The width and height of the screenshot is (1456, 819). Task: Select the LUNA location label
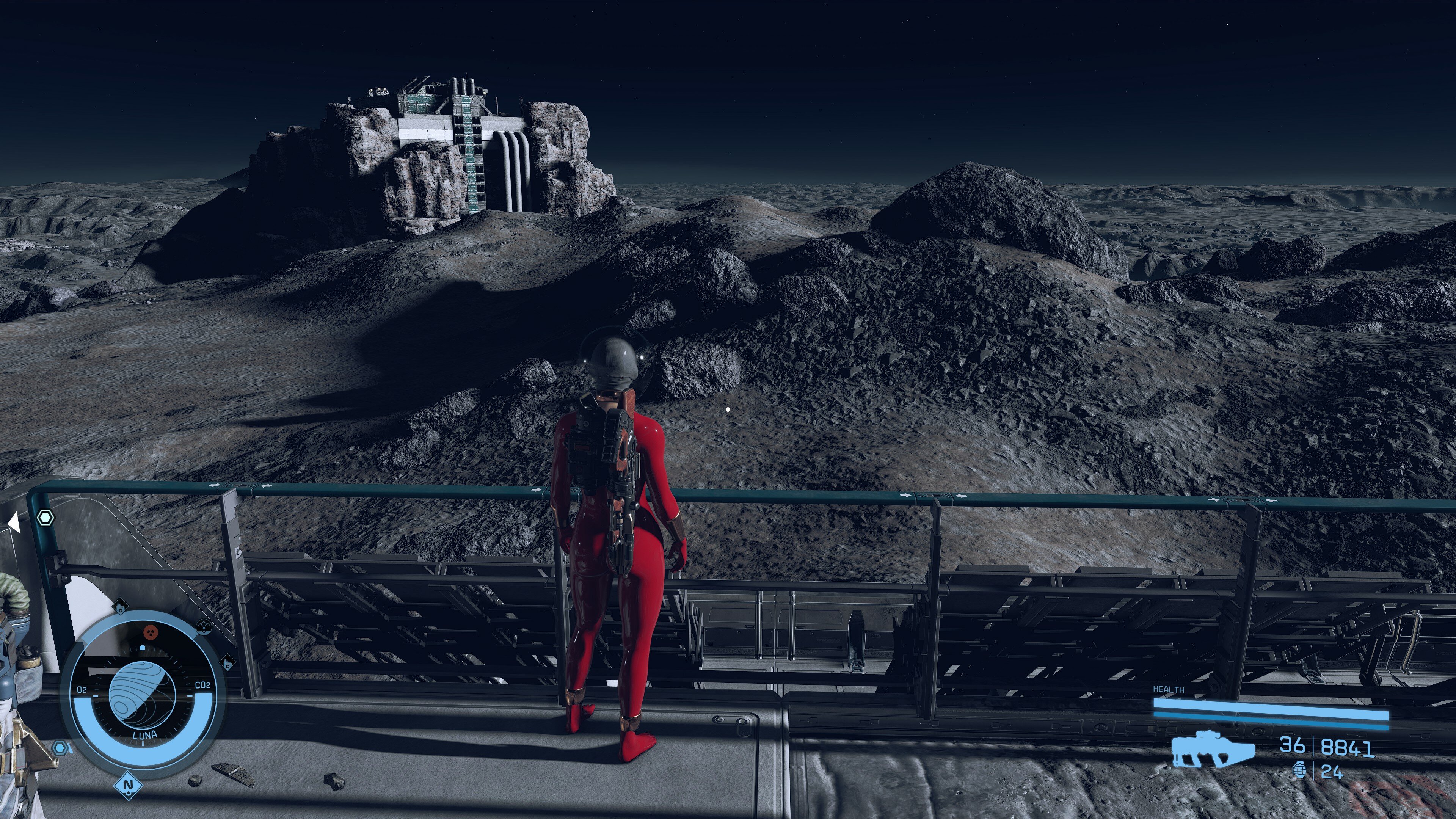click(x=145, y=735)
